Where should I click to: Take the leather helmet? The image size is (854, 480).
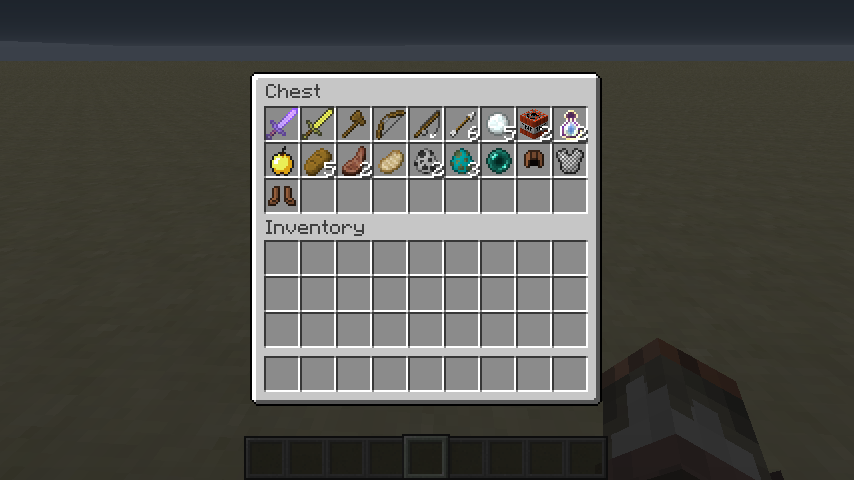coord(534,160)
